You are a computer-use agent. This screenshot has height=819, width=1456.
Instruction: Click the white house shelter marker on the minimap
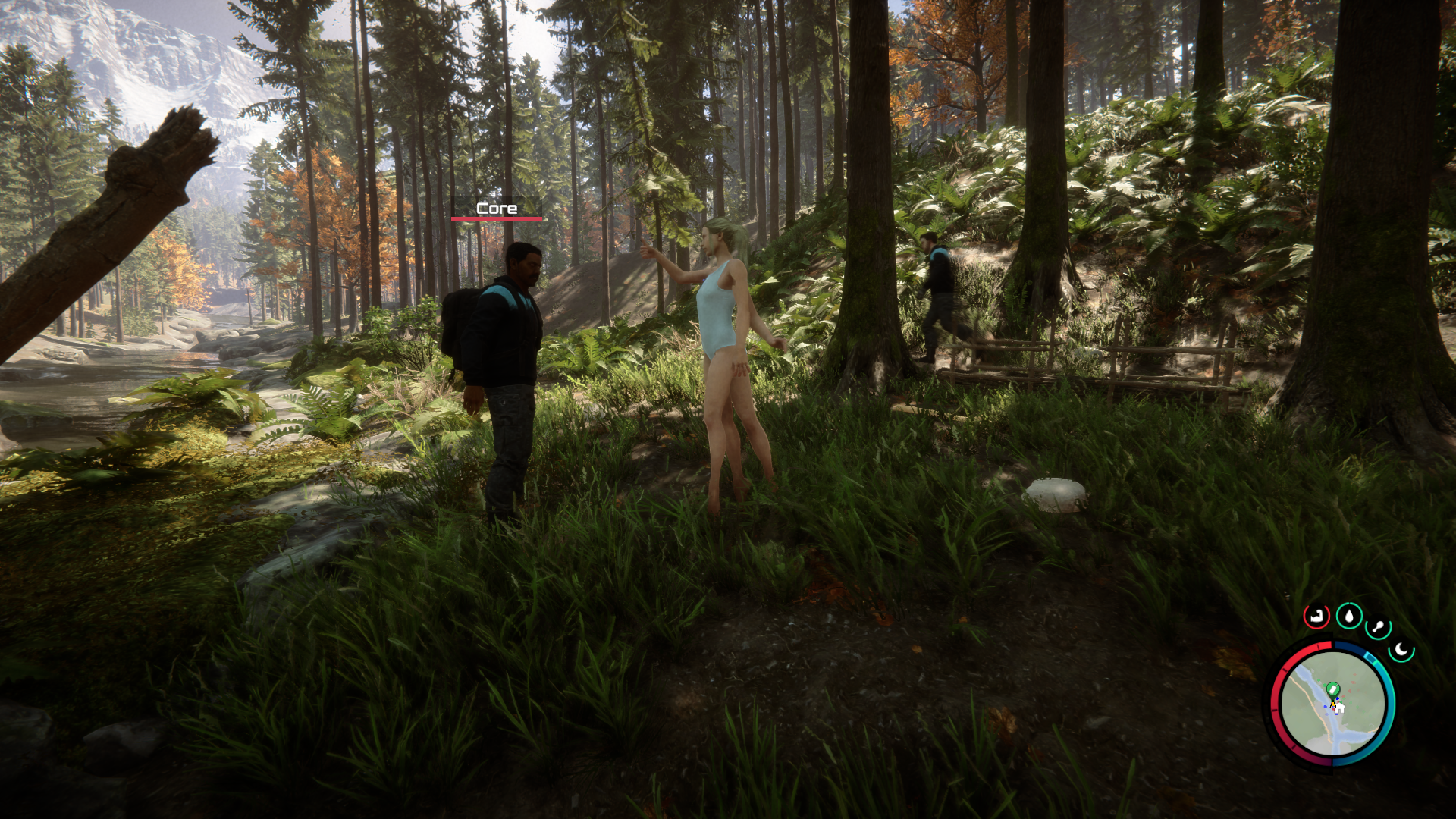coord(1341,708)
